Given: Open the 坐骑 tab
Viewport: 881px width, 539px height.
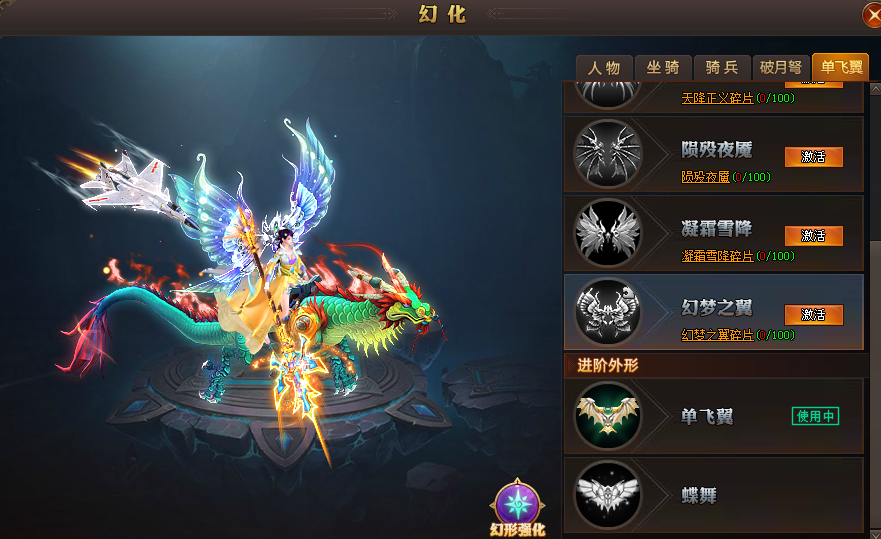Looking at the screenshot, I should pyautogui.click(x=663, y=68).
